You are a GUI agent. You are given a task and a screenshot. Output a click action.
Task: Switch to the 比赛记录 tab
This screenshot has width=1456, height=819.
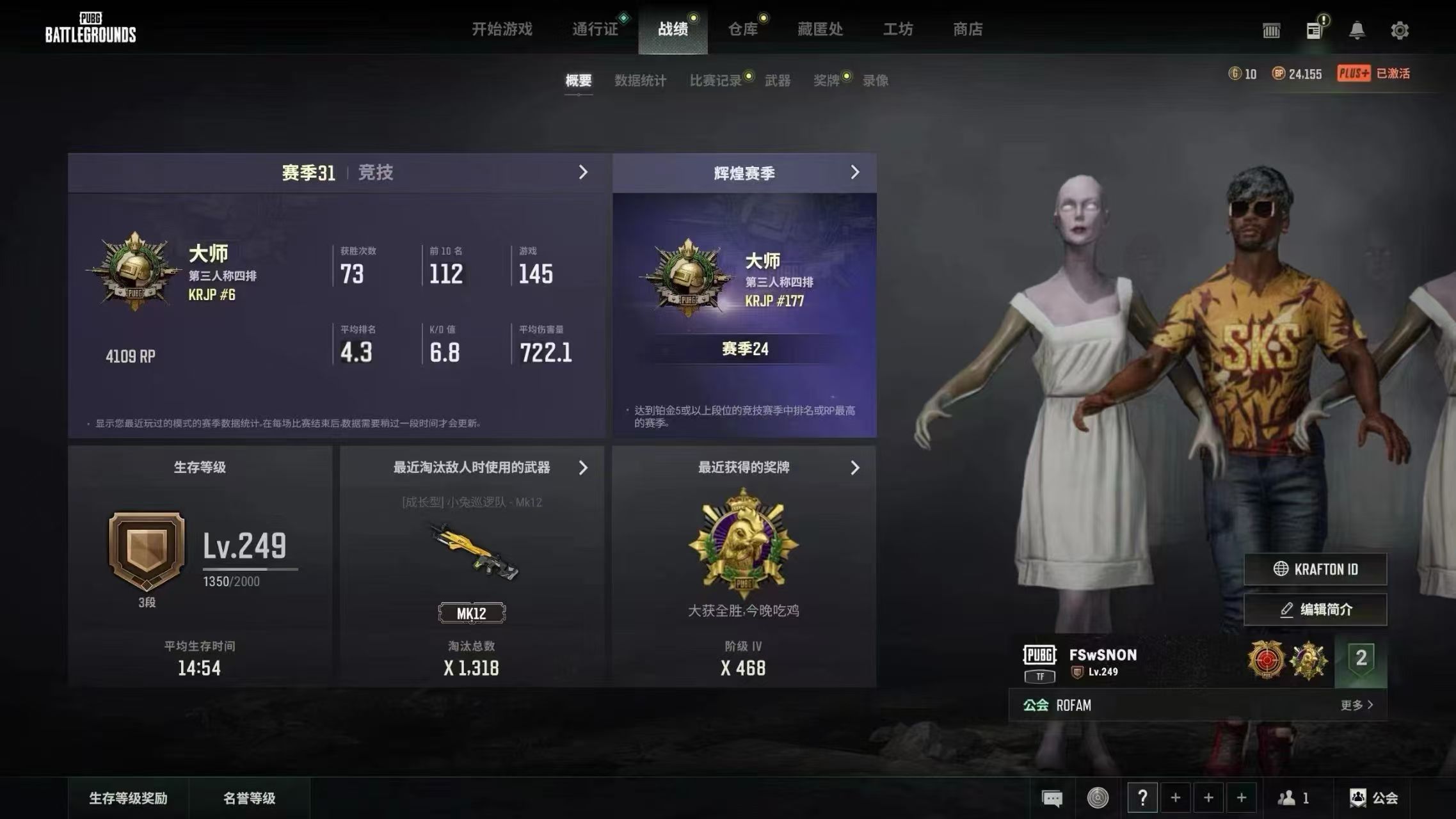click(x=717, y=81)
